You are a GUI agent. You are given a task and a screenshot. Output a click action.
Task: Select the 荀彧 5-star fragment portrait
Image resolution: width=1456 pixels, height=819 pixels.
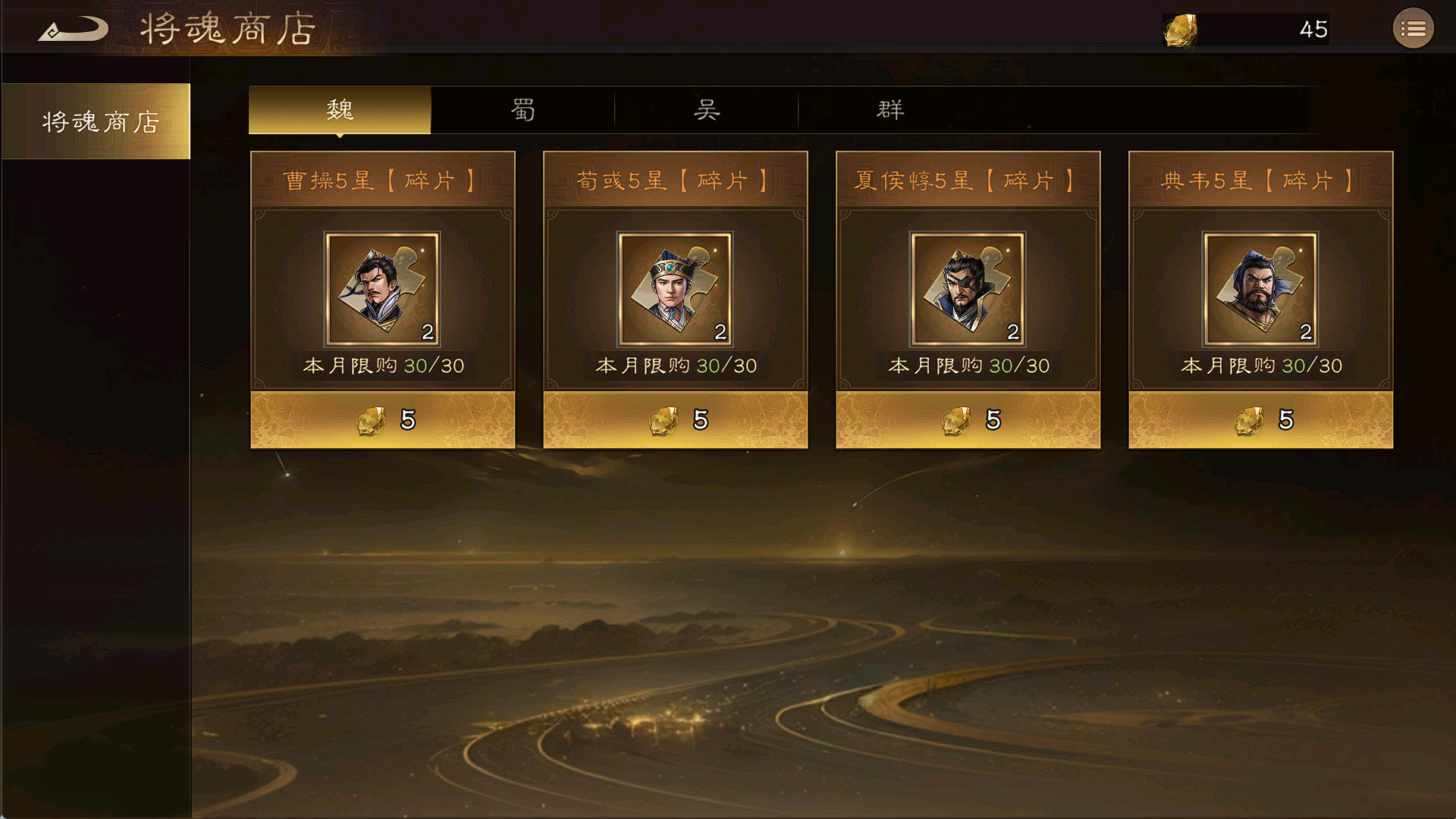675,289
